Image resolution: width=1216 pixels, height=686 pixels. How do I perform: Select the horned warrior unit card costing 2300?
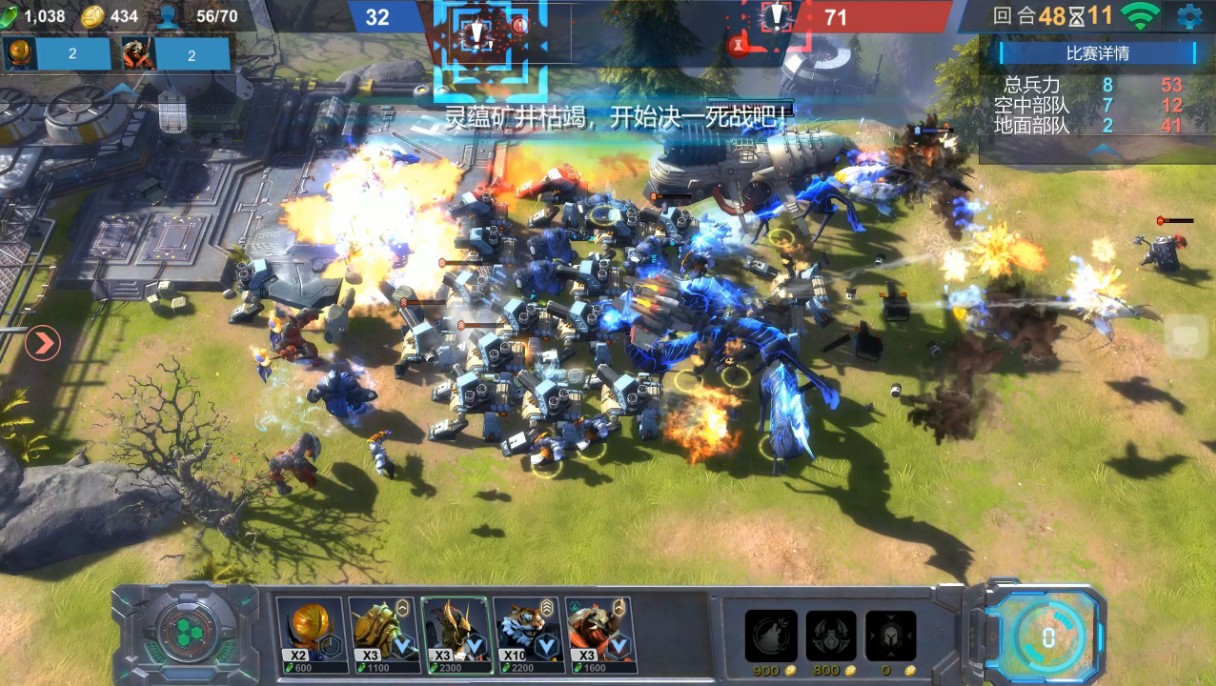coord(455,634)
